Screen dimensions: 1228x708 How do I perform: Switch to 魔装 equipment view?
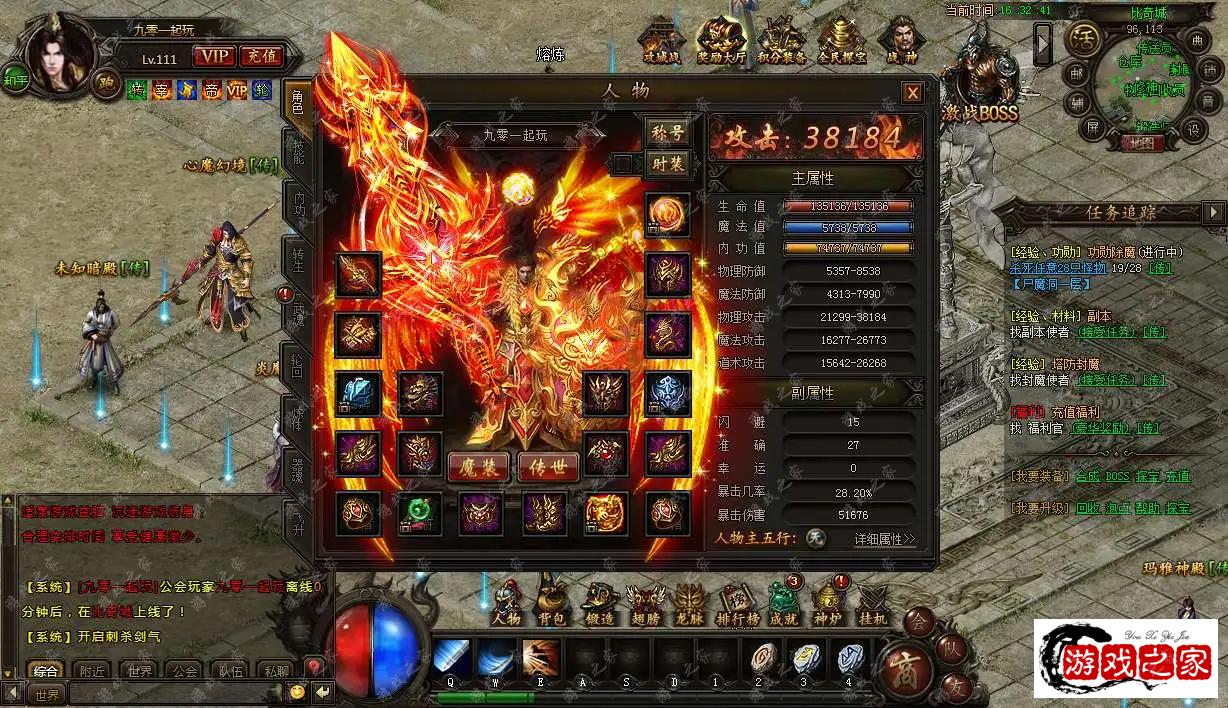pos(478,467)
